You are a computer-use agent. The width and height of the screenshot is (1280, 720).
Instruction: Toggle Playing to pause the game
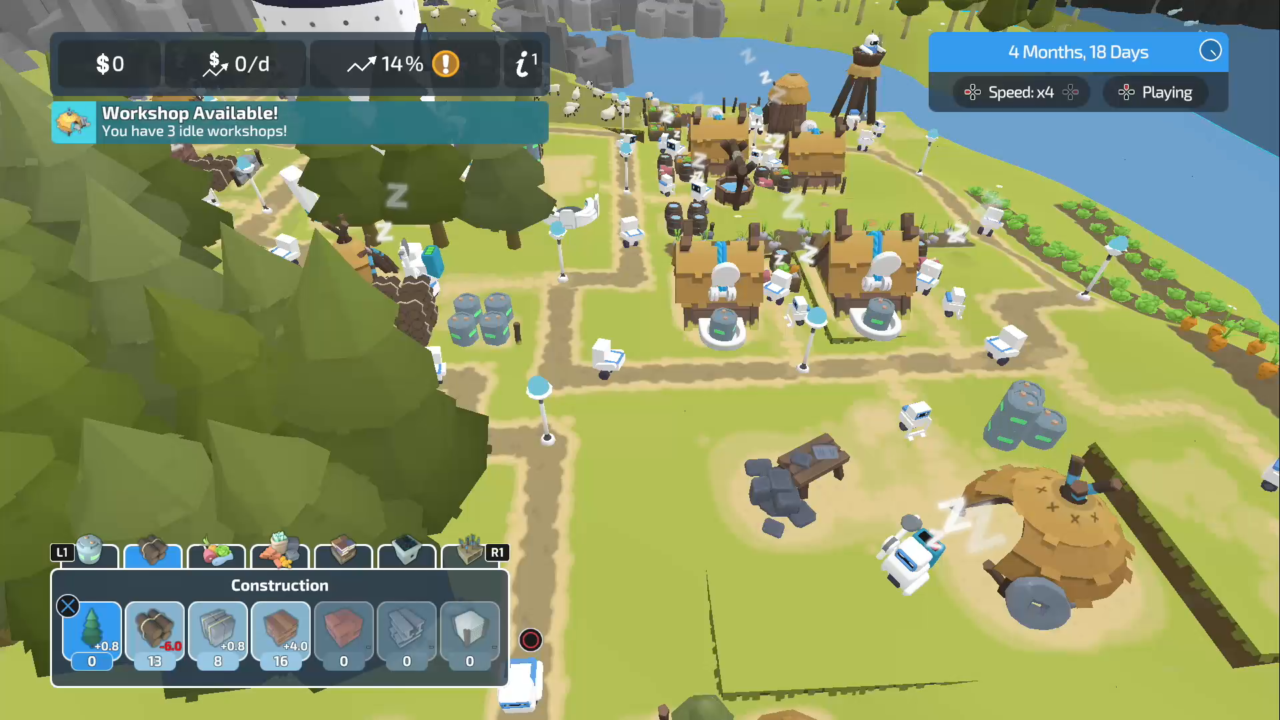pyautogui.click(x=1155, y=92)
